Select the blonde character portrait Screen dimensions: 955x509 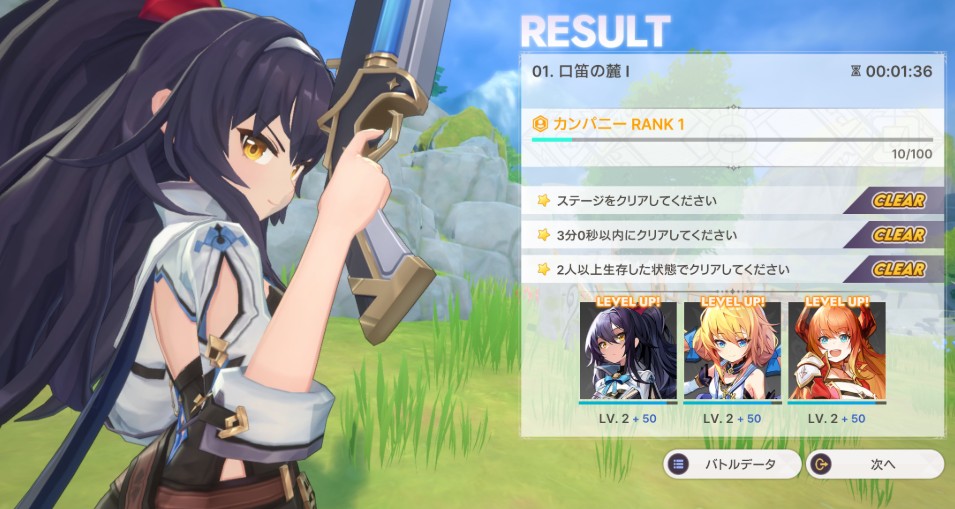(732, 352)
